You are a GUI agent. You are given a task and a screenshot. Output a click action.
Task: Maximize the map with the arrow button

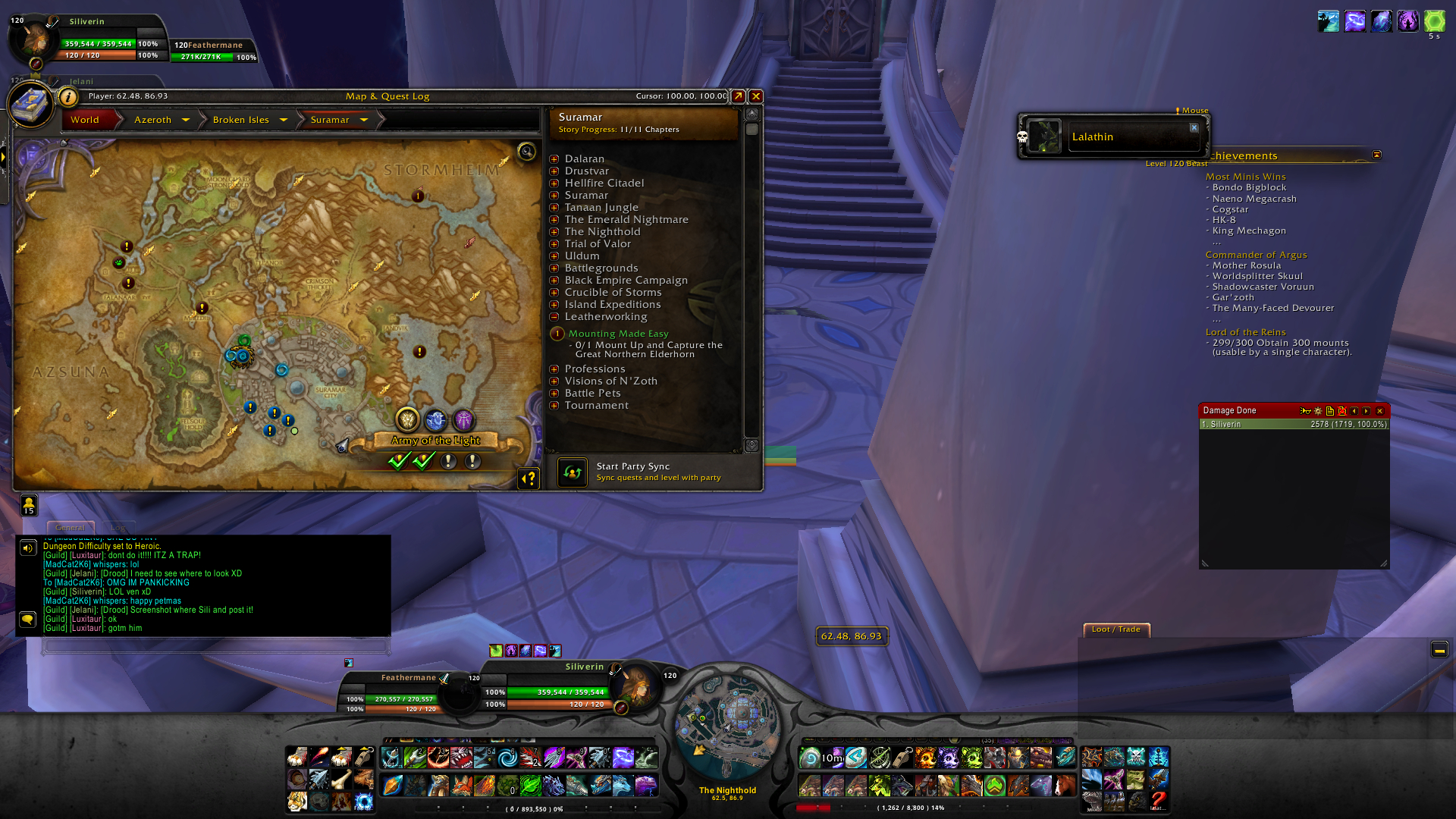coord(738,96)
